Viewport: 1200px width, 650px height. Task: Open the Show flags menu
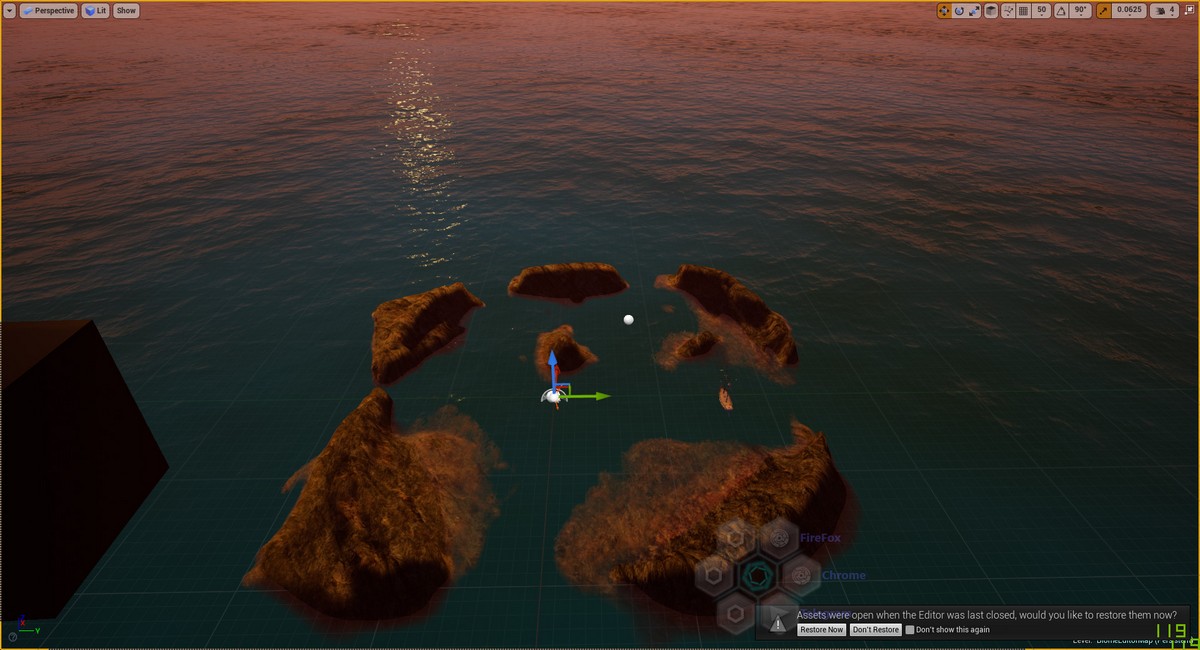[126, 10]
